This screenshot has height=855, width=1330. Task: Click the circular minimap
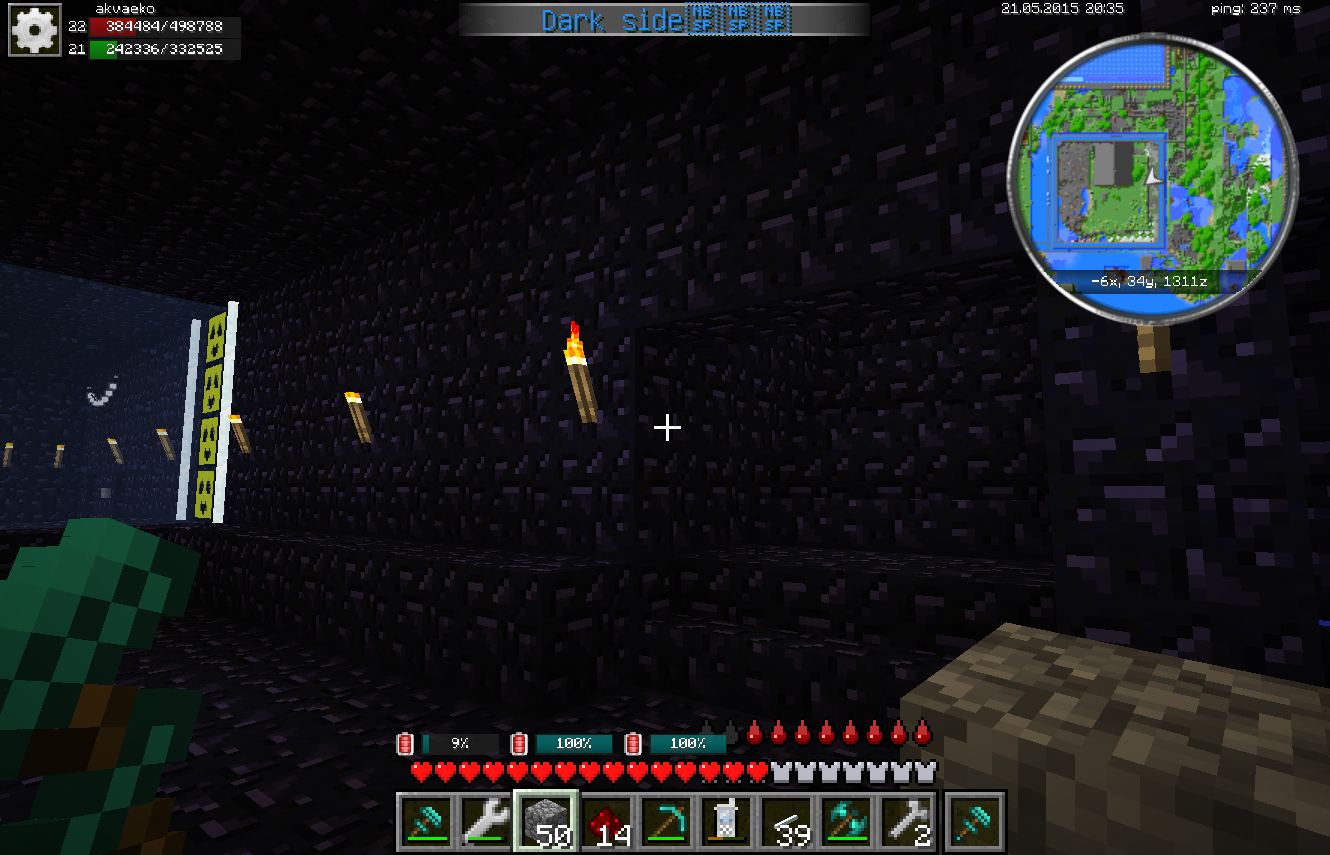coord(1152,165)
